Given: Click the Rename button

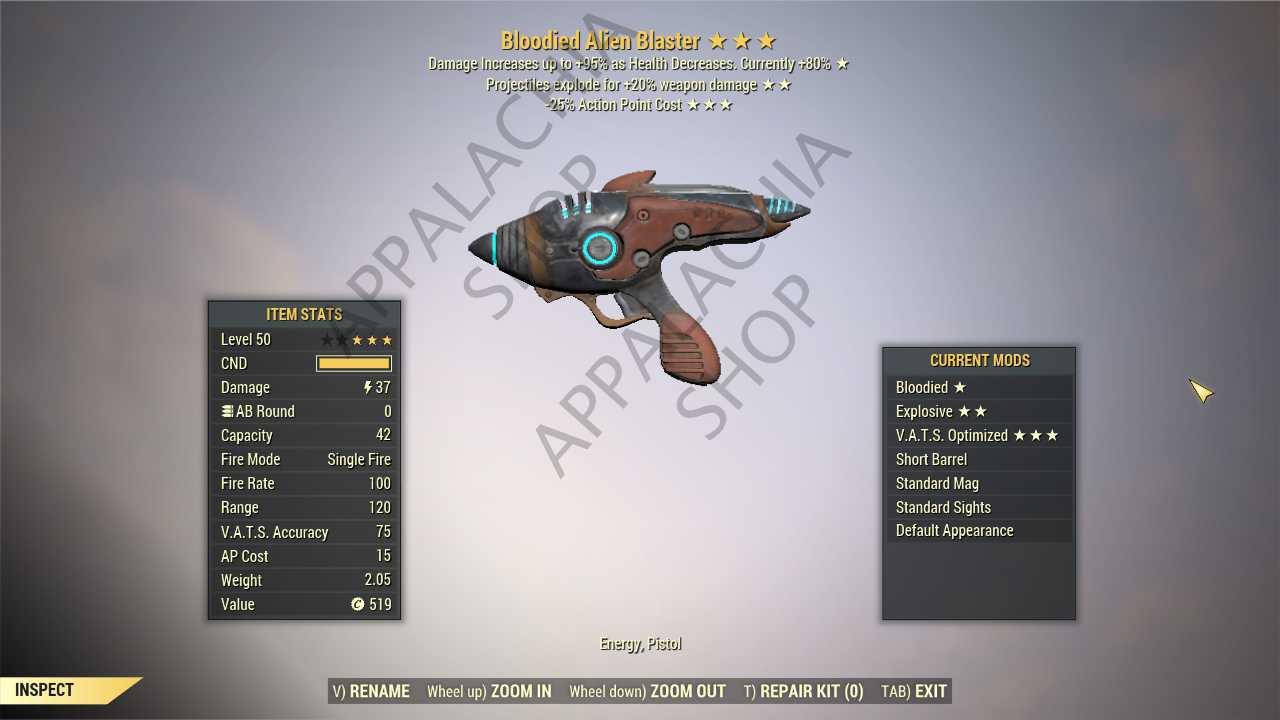Looking at the screenshot, I should [x=370, y=691].
